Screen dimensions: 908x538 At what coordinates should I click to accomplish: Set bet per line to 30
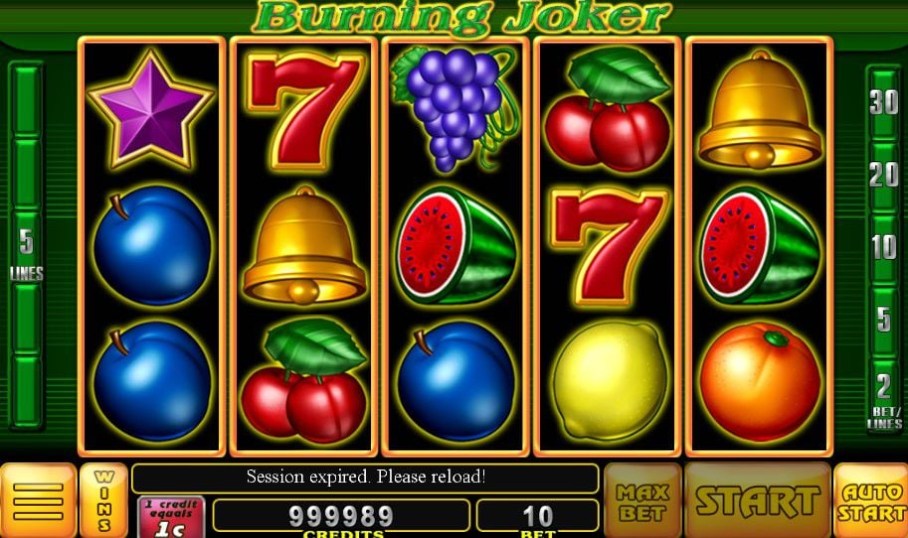click(x=883, y=102)
